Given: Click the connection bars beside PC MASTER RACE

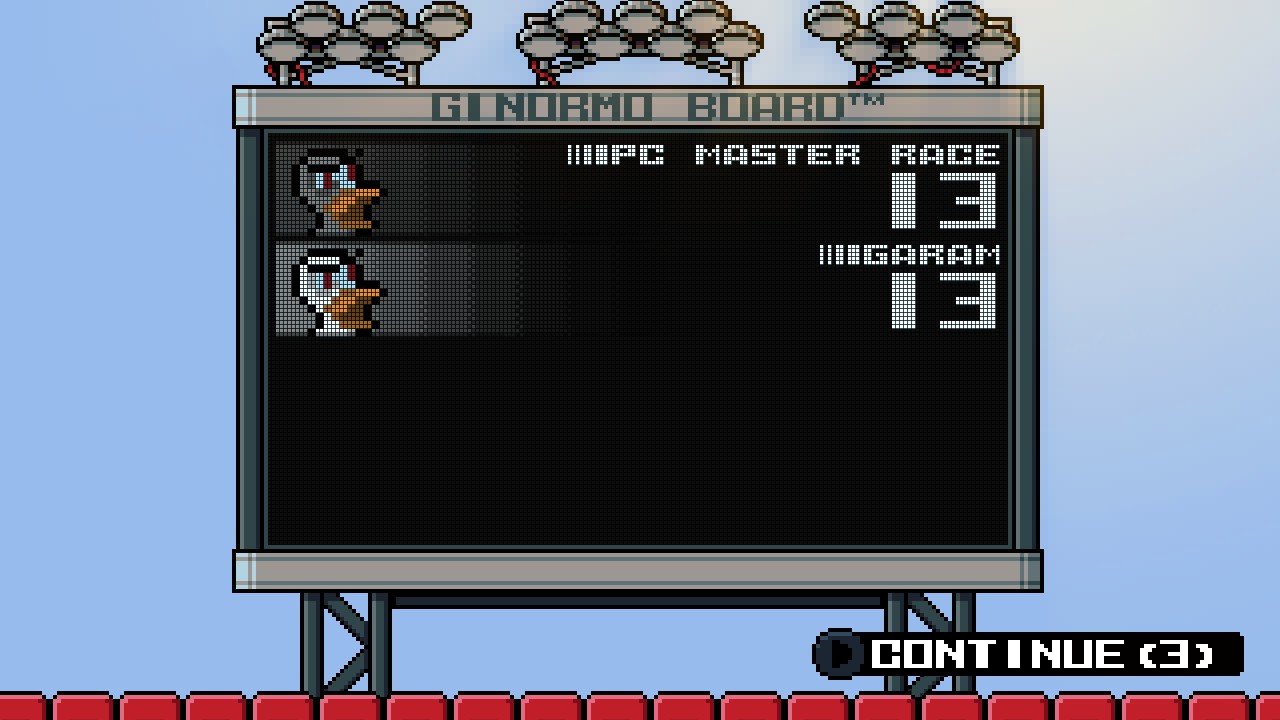Looking at the screenshot, I should (586, 155).
